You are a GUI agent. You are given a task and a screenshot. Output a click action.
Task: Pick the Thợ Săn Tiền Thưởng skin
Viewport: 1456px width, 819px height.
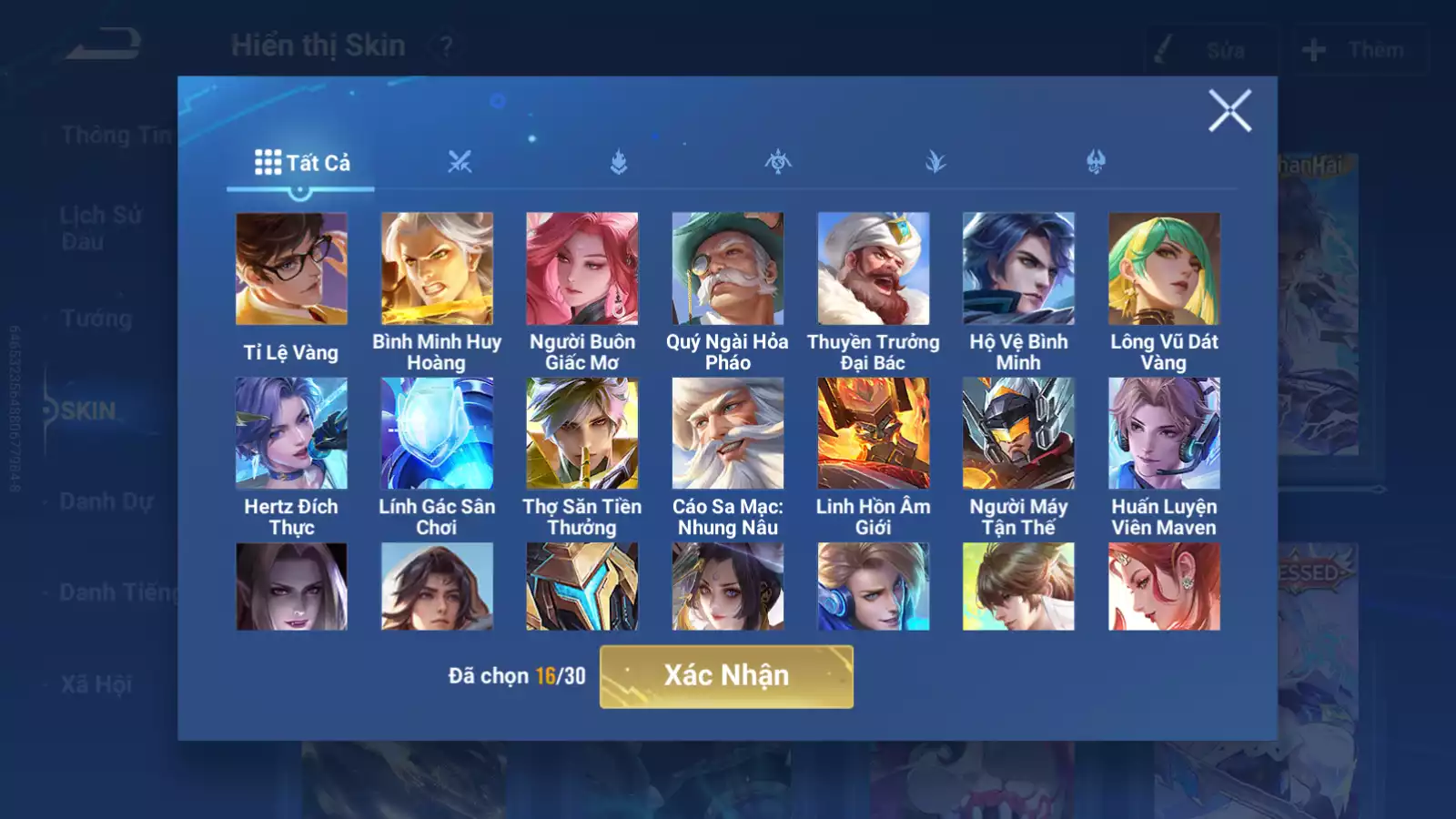(x=582, y=434)
